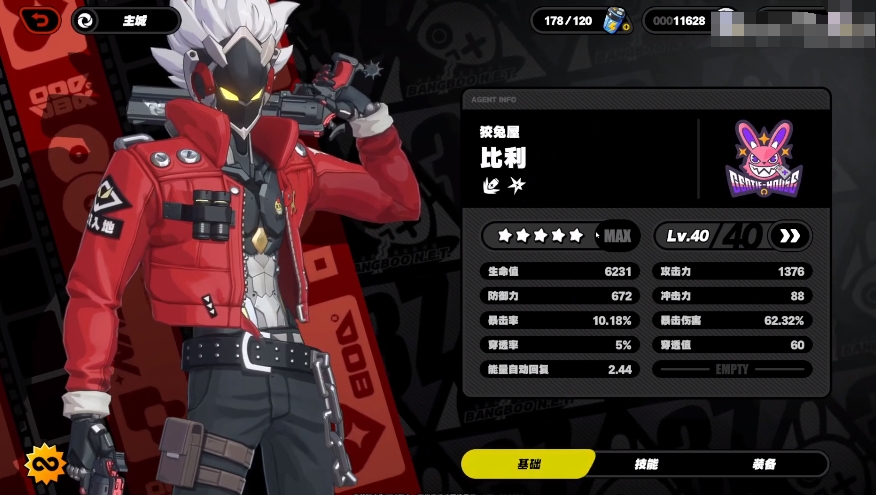Select the 攻击力 stat row

coord(732,271)
